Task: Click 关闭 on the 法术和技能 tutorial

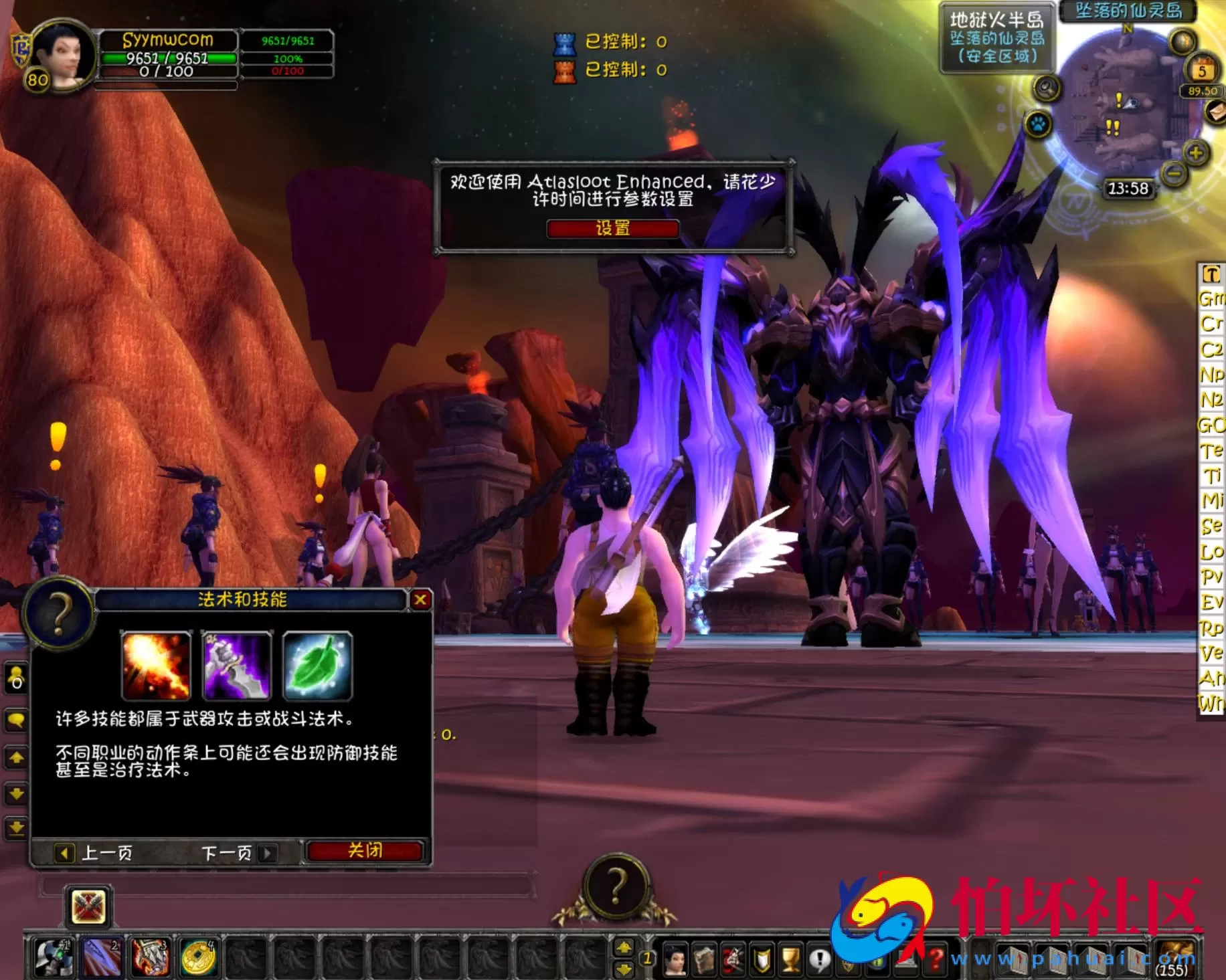Action: coord(363,850)
